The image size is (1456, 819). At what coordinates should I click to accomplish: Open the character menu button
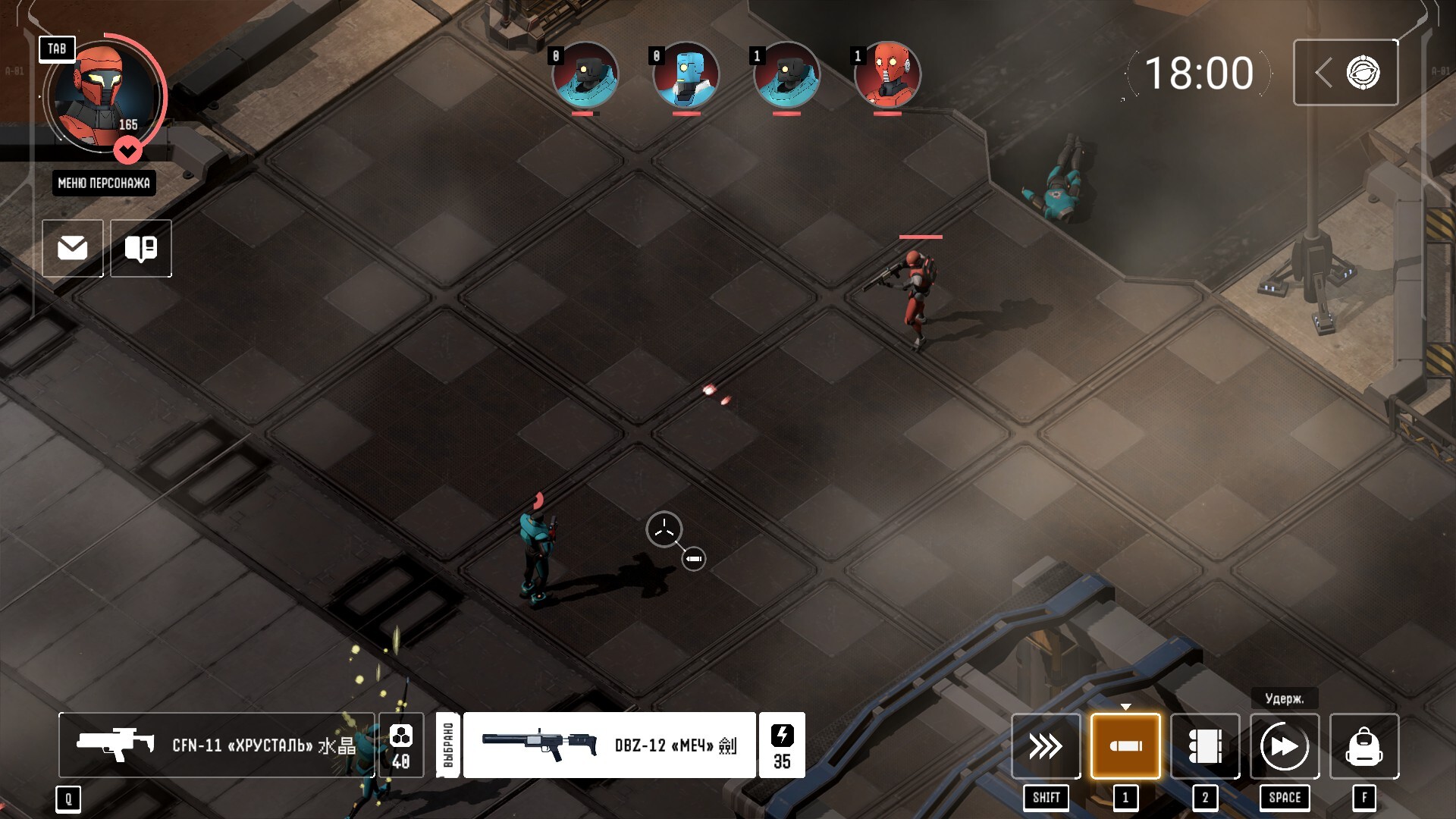pyautogui.click(x=104, y=183)
